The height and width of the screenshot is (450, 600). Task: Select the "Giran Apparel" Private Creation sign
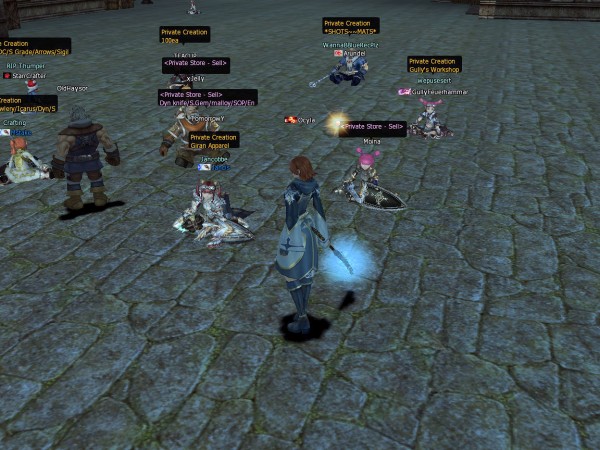tap(213, 141)
